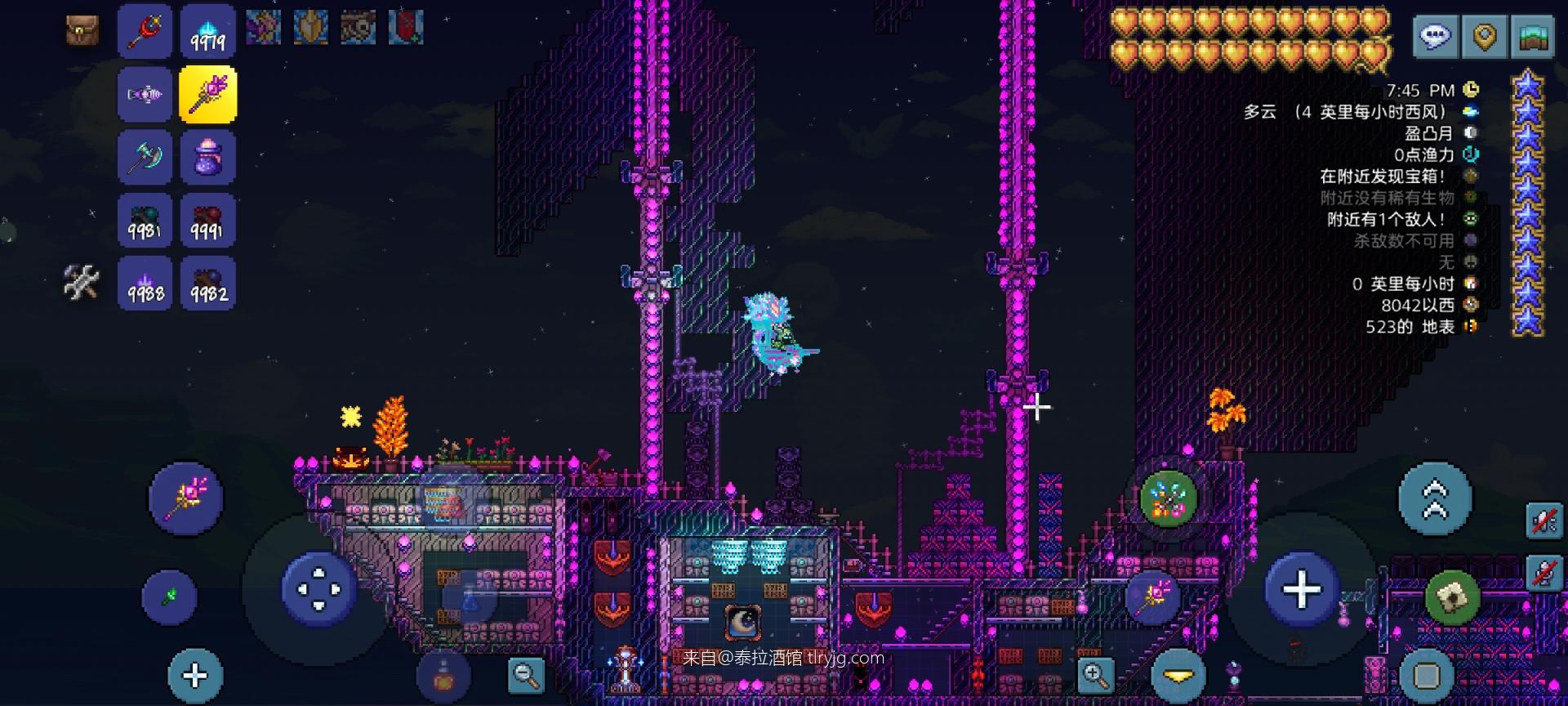Tap the grey square button
Viewport: 1568px width, 706px height.
pos(1427,677)
